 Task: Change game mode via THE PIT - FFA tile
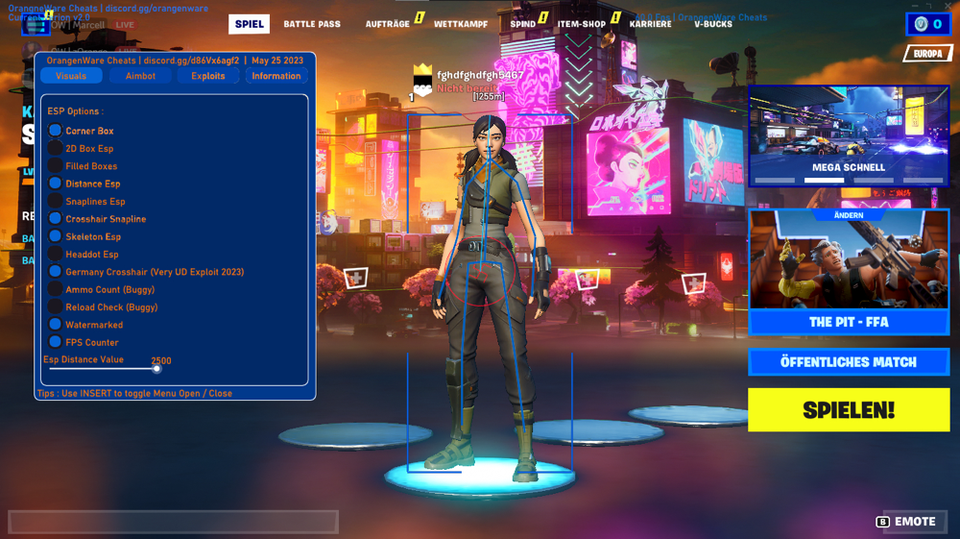click(x=848, y=322)
